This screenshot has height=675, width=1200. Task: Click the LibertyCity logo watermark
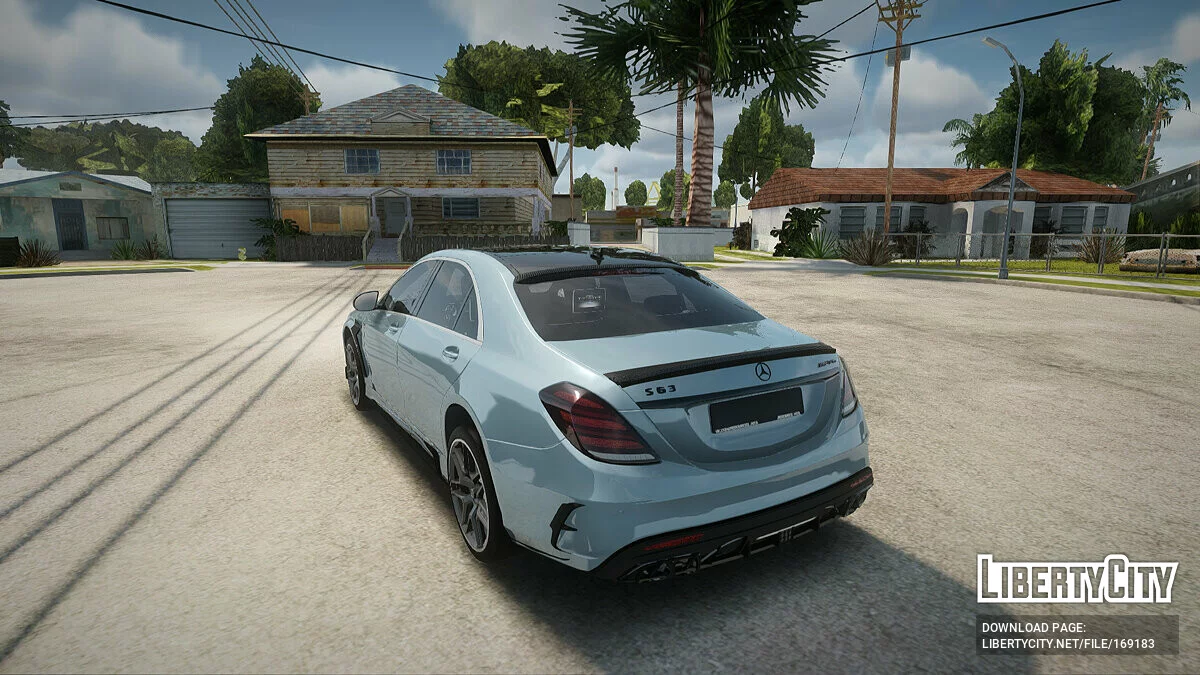[1077, 579]
